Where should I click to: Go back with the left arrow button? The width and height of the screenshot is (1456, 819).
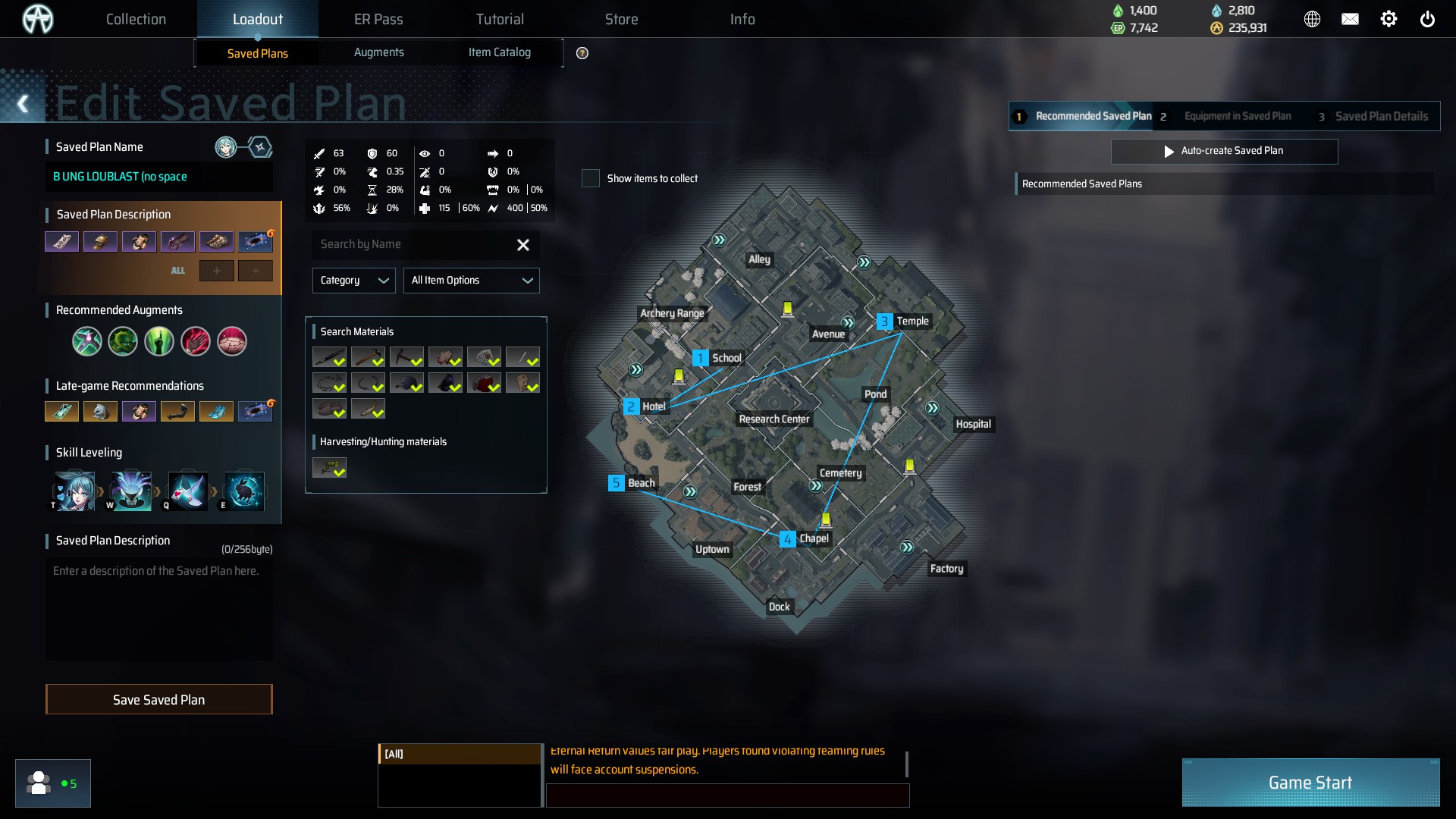[23, 104]
